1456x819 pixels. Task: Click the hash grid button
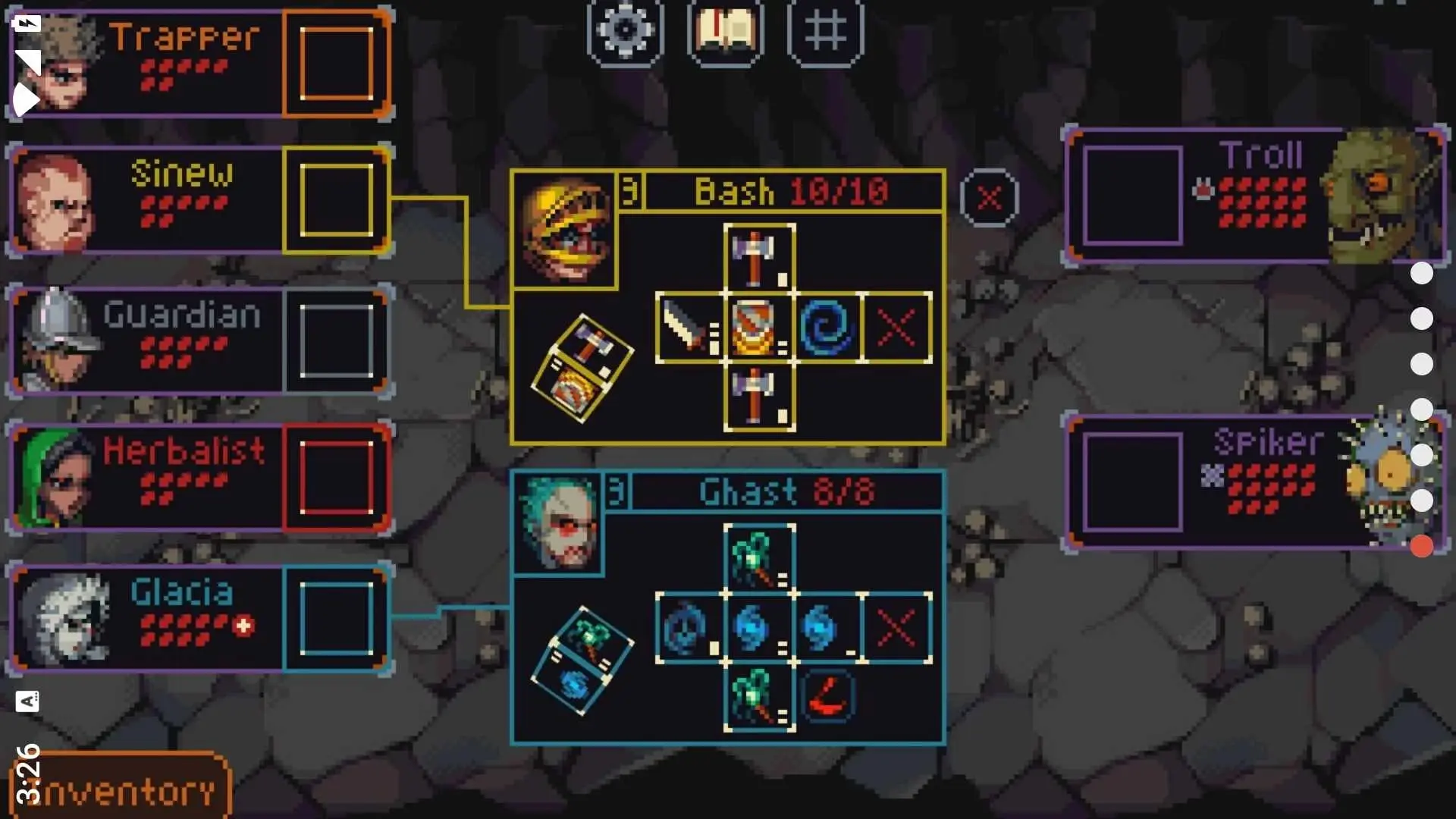[825, 30]
